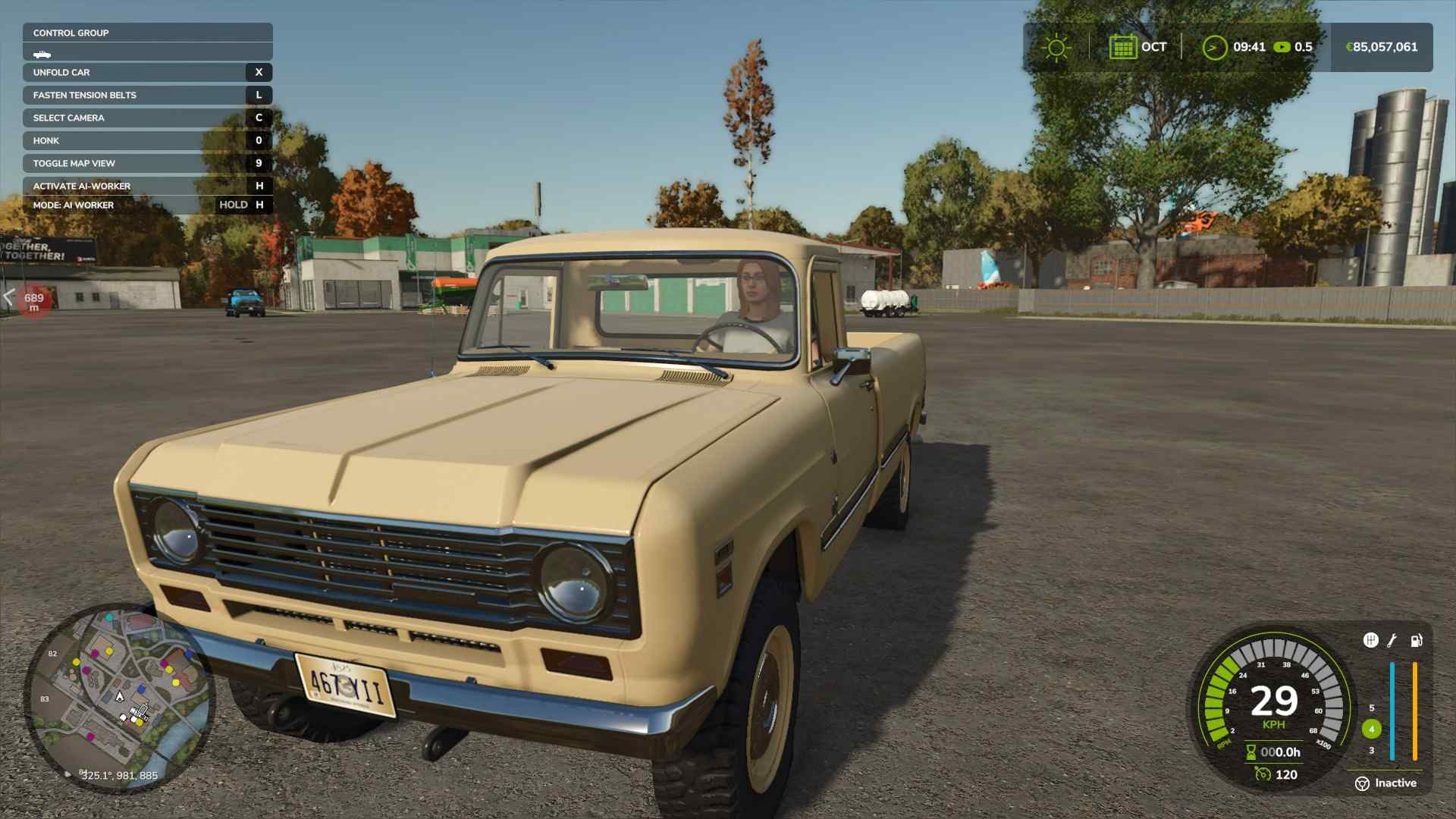This screenshot has height=819, width=1456.
Task: Click the Inactive steering wheel indicator
Action: point(1362,783)
